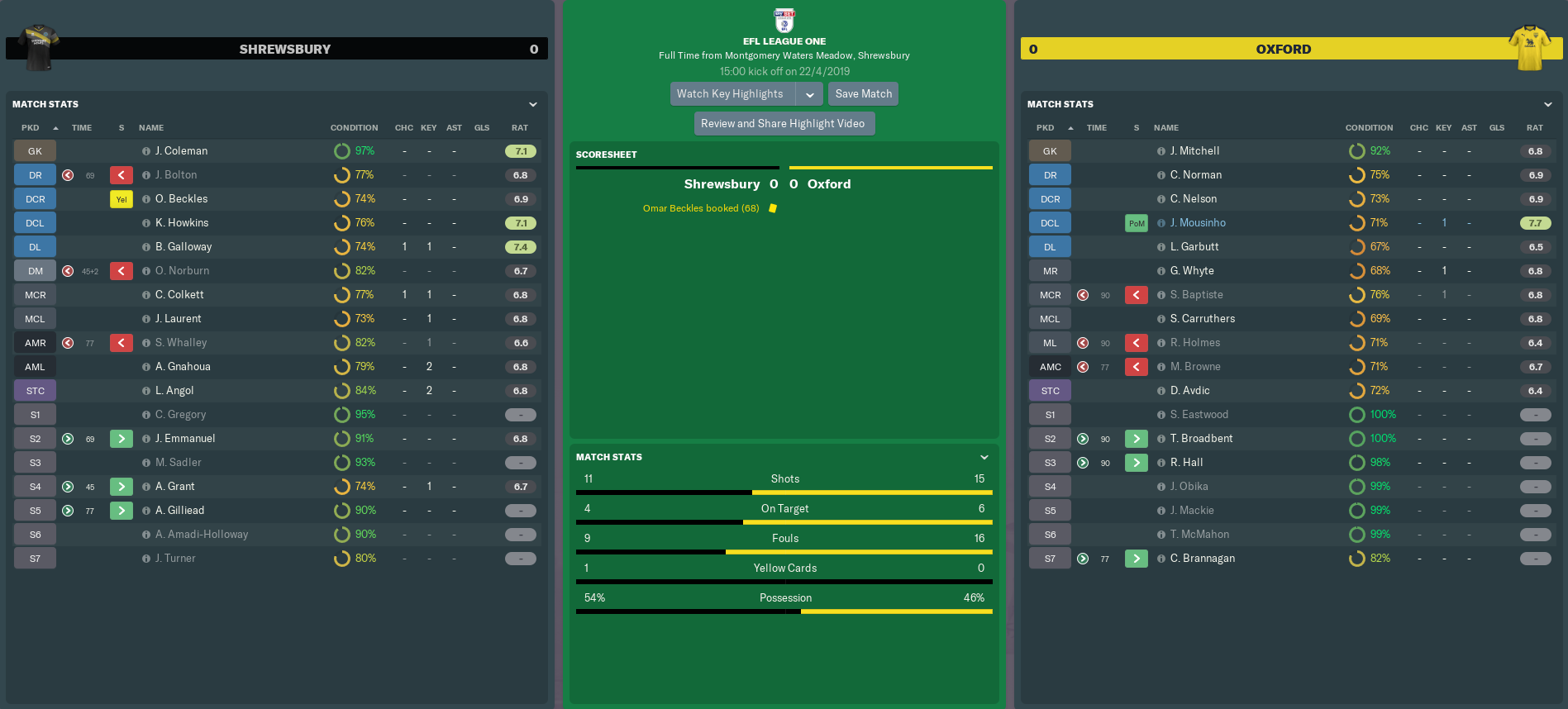Open J. Coleman's player profile
This screenshot has height=709, width=1568.
tap(181, 151)
